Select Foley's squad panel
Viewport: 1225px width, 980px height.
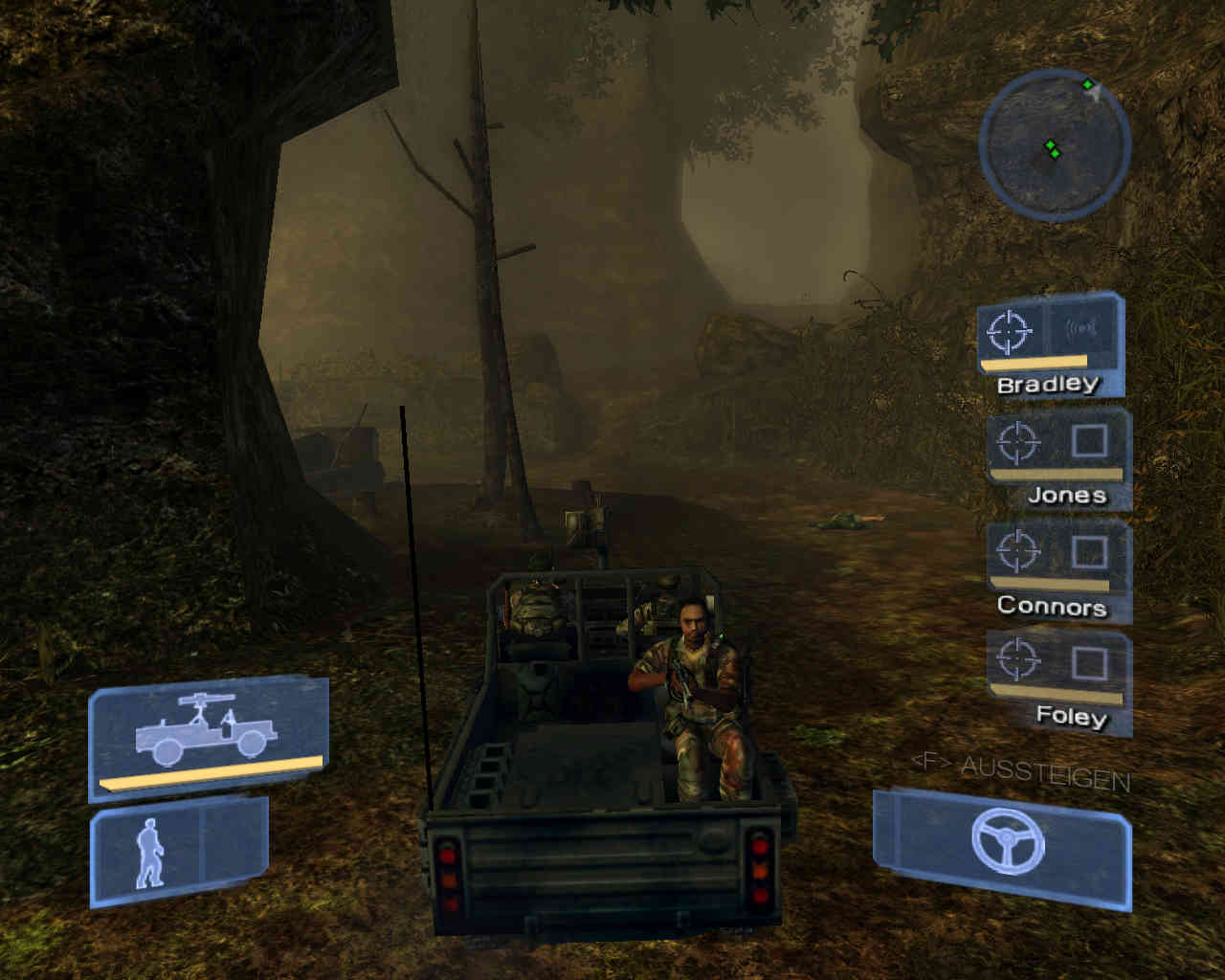[1058, 679]
